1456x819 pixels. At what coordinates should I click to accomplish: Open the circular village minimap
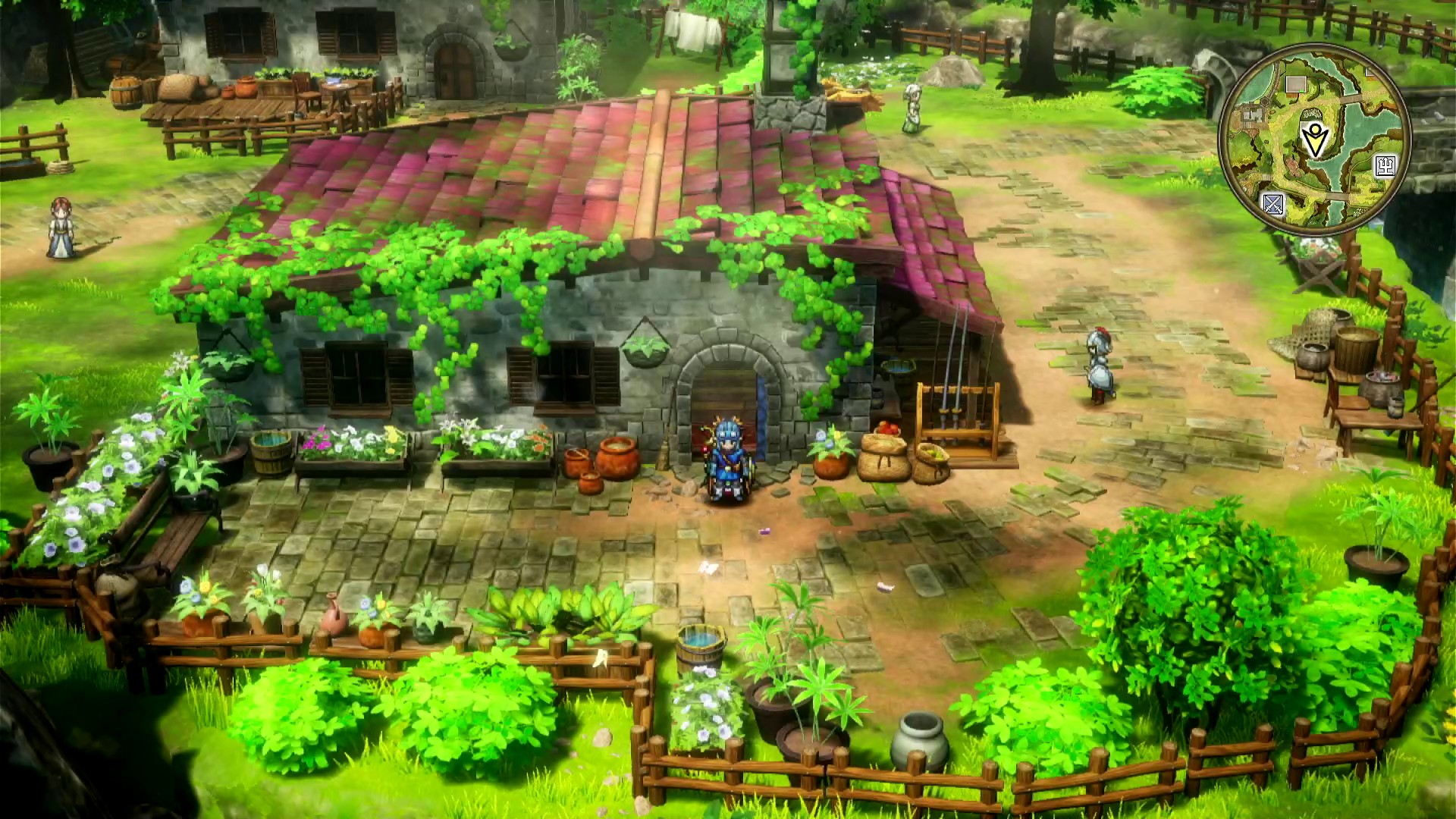(x=1314, y=141)
